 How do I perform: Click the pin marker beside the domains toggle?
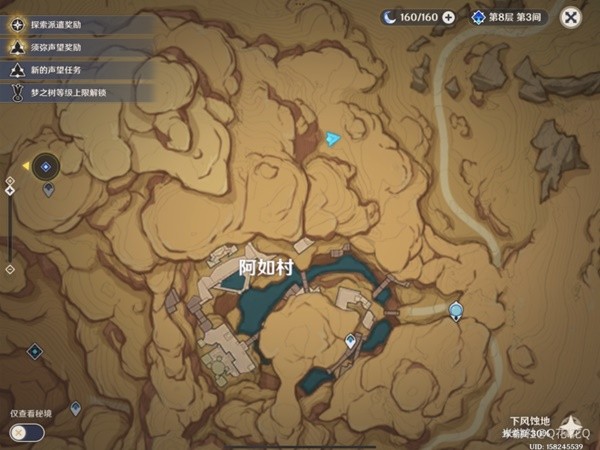[x=76, y=408]
